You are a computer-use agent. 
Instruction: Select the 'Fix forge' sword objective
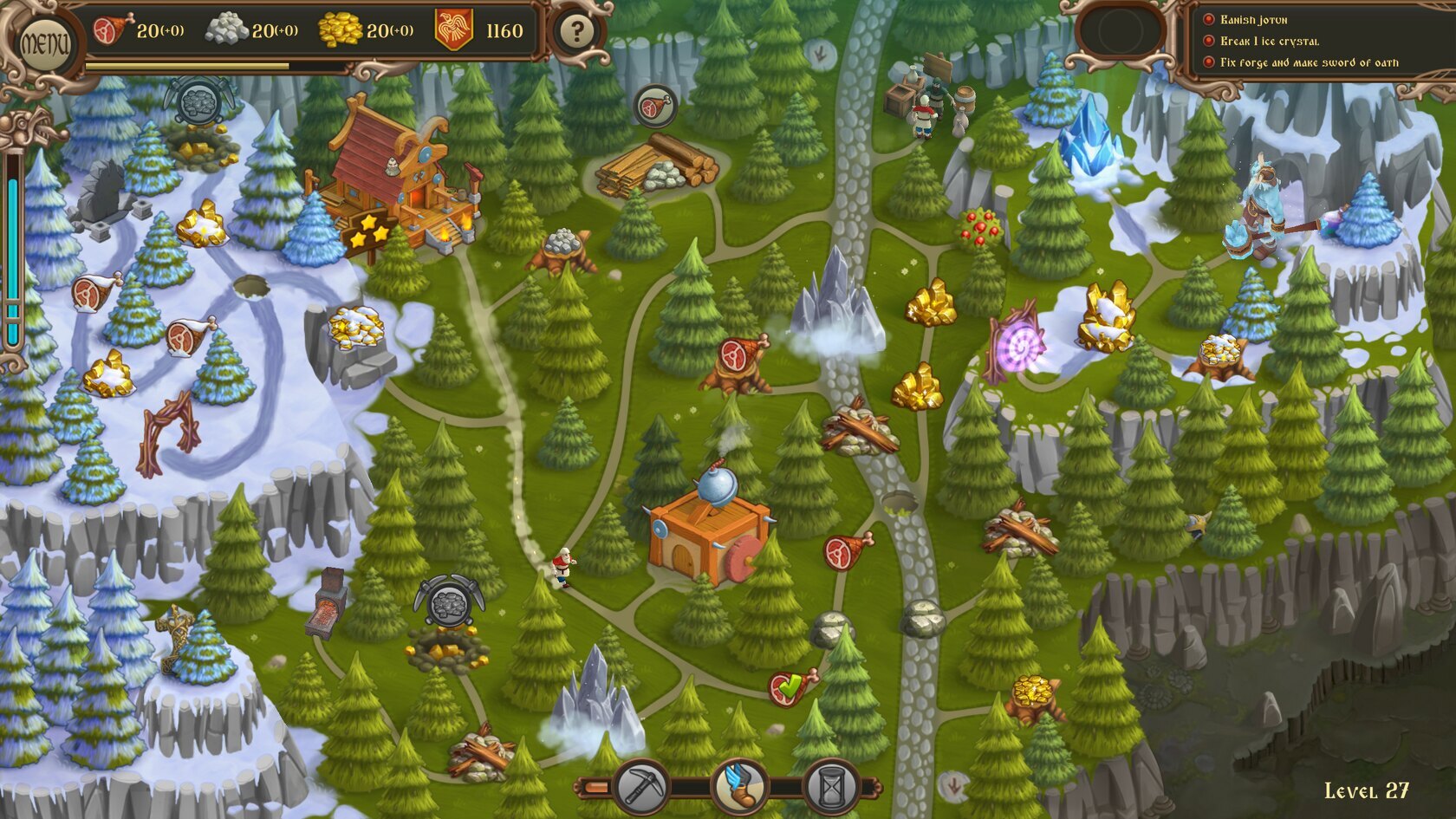[x=1308, y=62]
